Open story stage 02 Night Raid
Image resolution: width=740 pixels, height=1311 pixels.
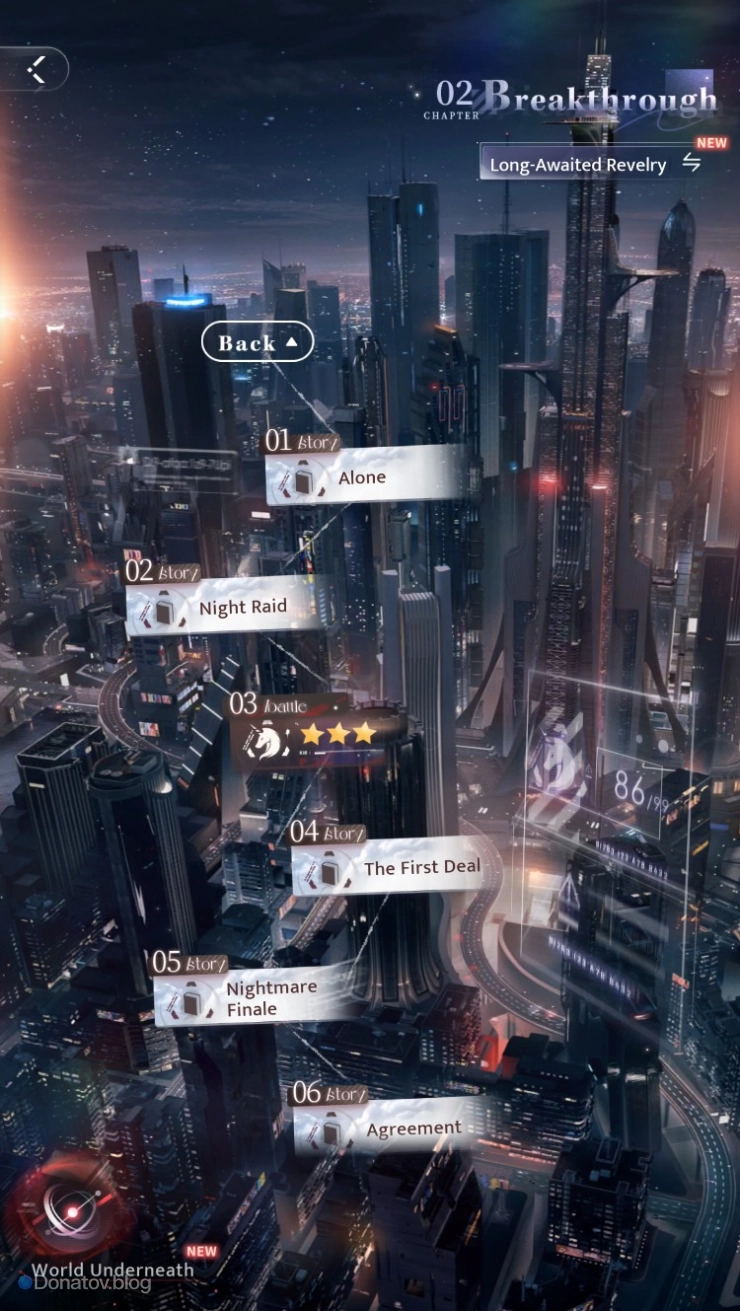(x=227, y=607)
